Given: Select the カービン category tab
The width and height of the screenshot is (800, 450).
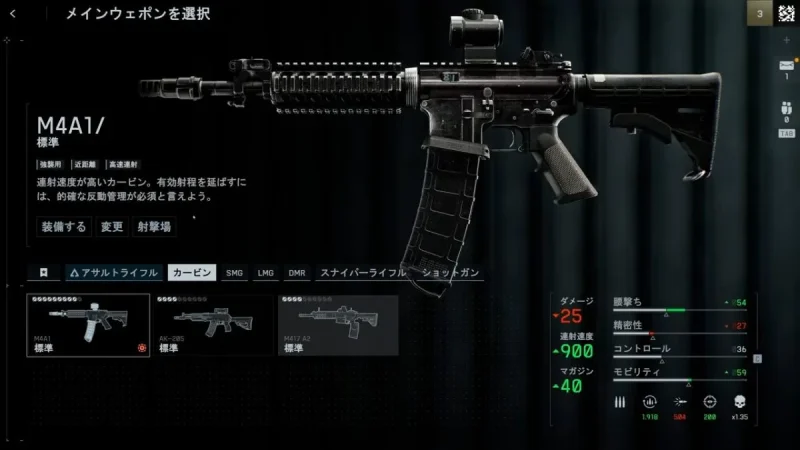Looking at the screenshot, I should 191,272.
